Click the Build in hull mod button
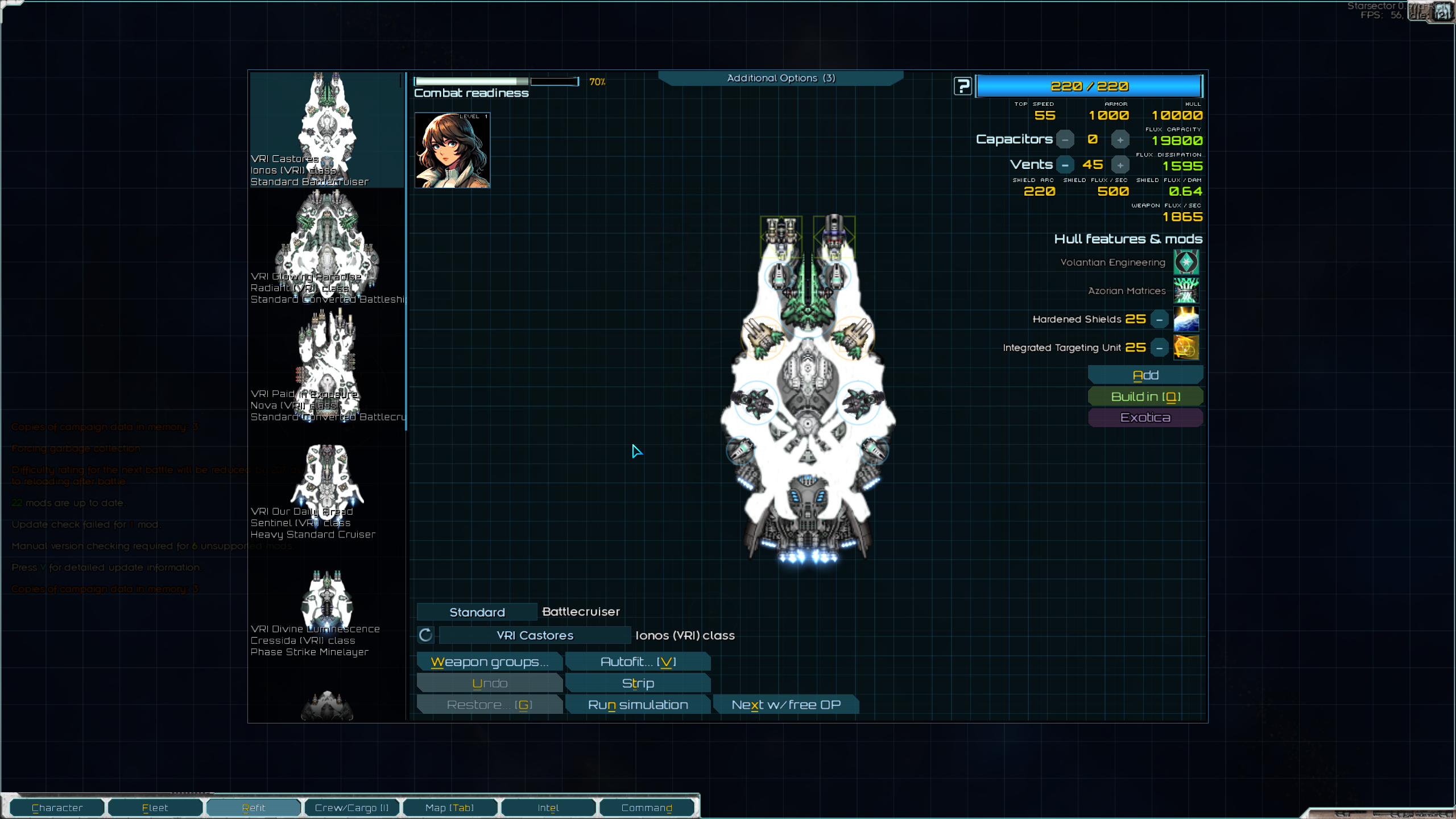The height and width of the screenshot is (819, 1456). point(1145,397)
